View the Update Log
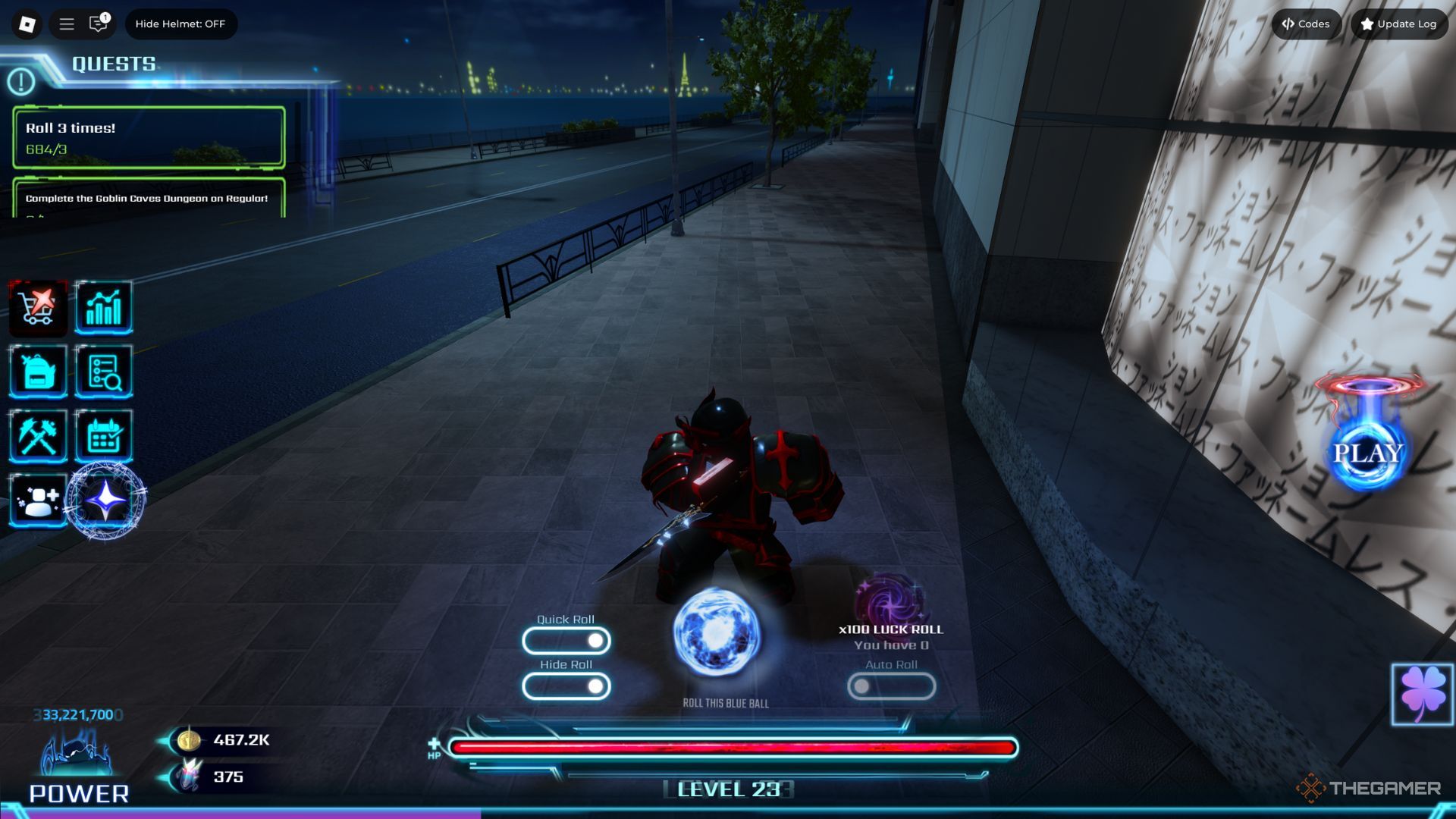 click(1399, 24)
